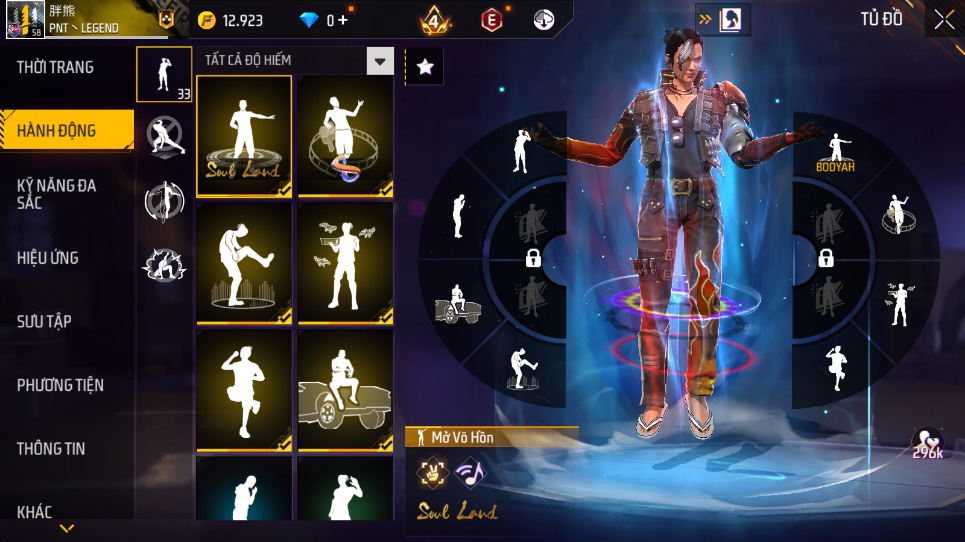Screen dimensions: 965x542
Task: Choose the Phương Tiện category
Action: [60, 385]
